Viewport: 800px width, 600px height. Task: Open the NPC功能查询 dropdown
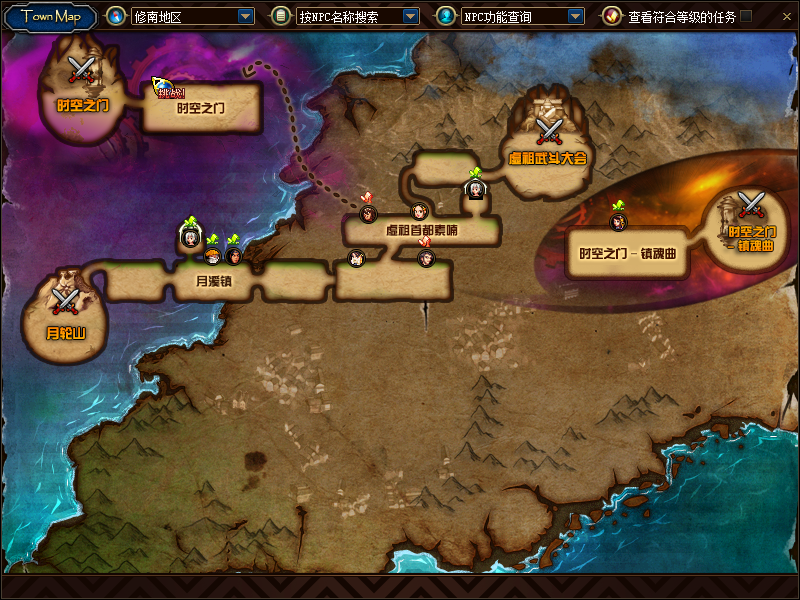click(575, 16)
